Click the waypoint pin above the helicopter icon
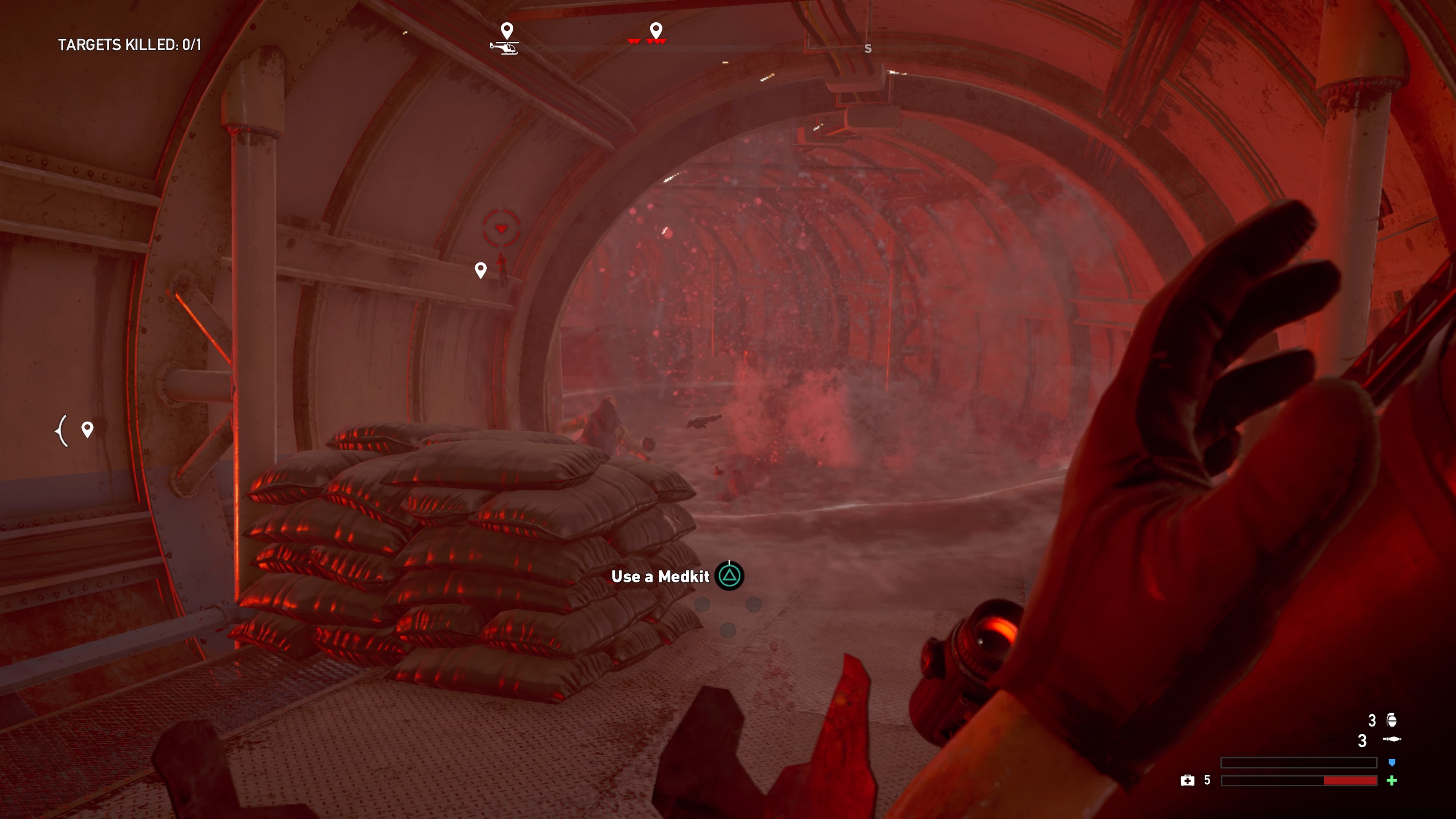The width and height of the screenshot is (1456, 819). coord(507,30)
